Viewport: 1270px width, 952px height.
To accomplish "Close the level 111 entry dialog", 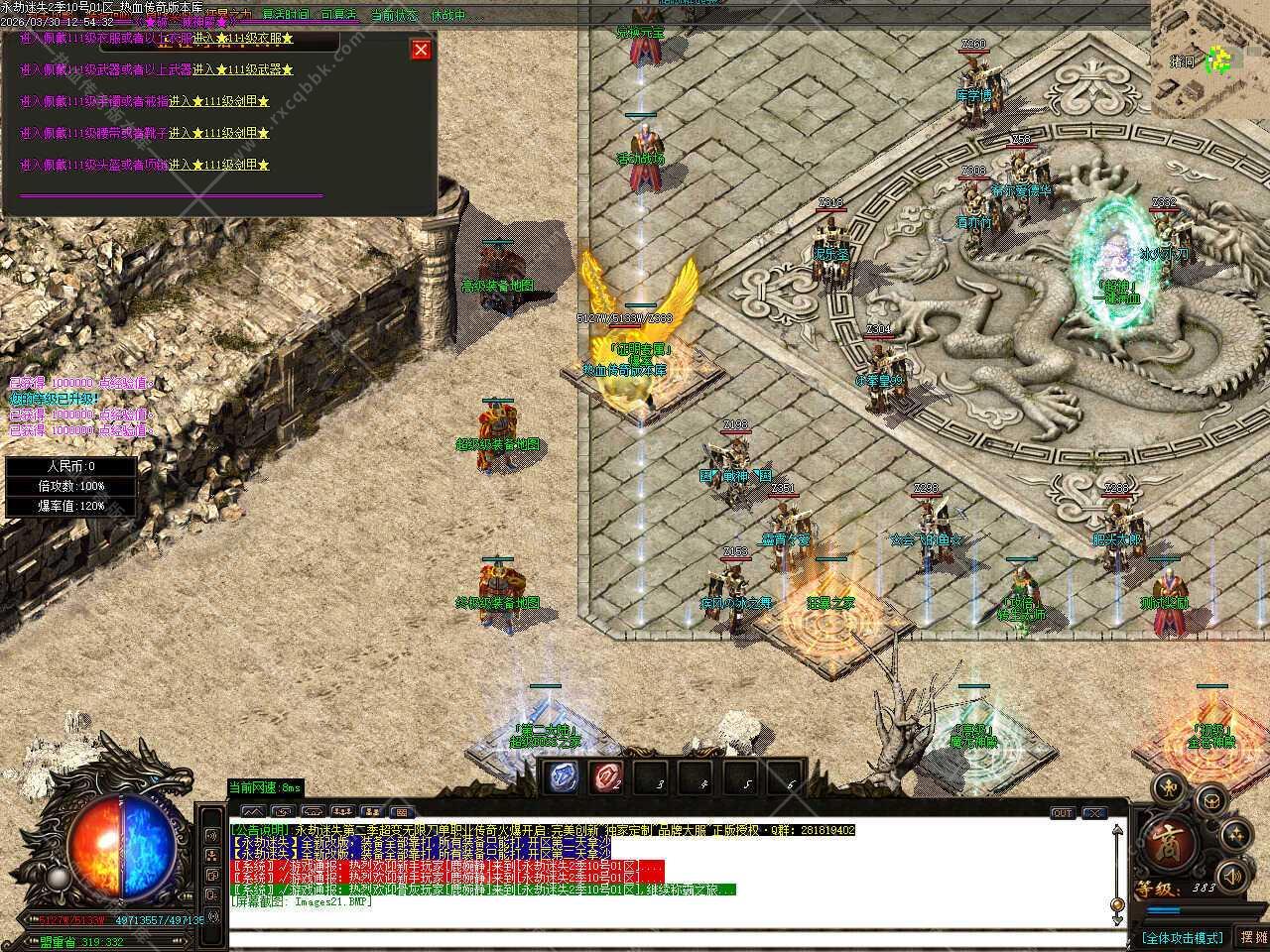I will click(x=422, y=50).
